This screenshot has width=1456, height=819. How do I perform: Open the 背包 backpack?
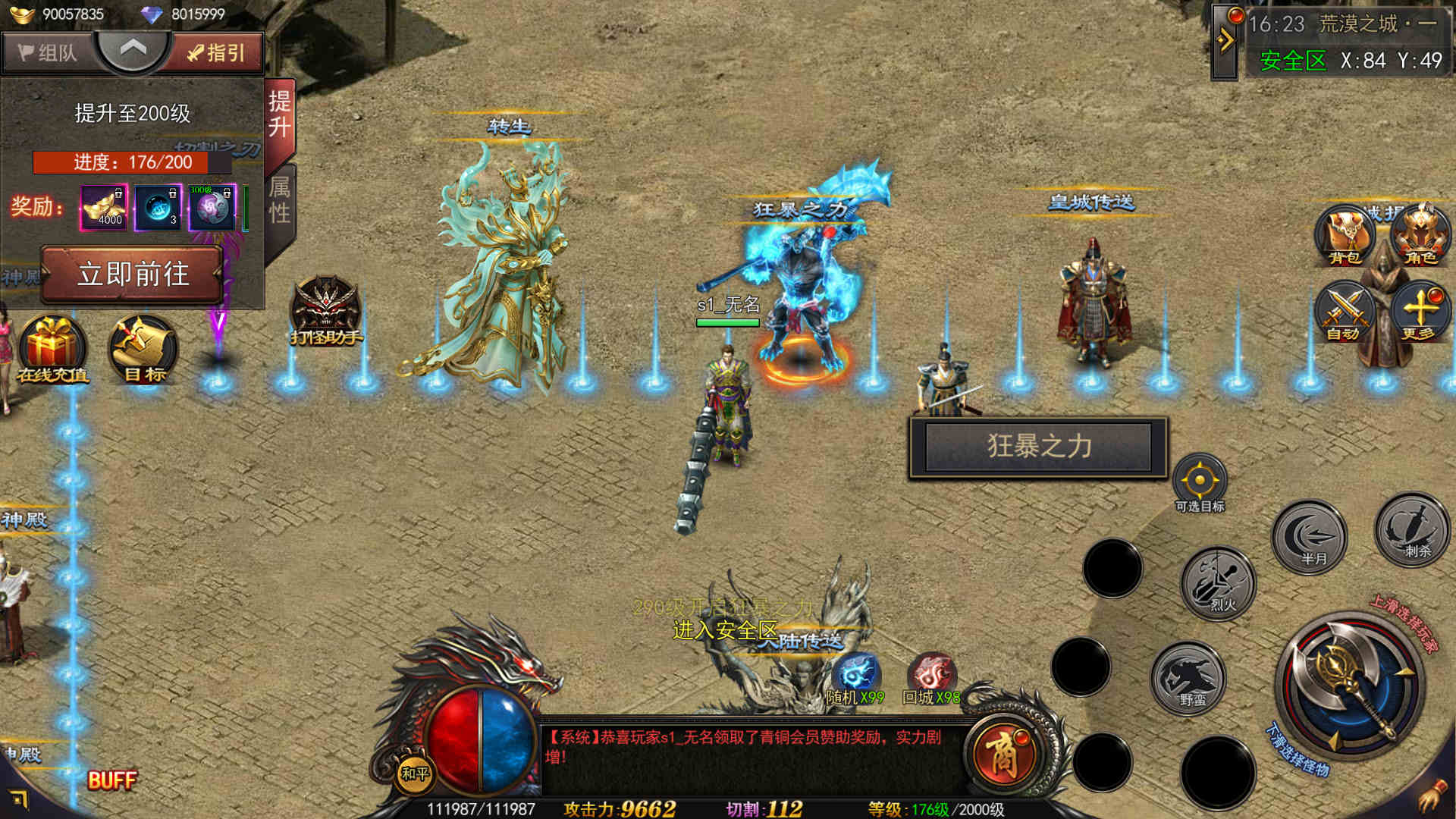[x=1345, y=235]
